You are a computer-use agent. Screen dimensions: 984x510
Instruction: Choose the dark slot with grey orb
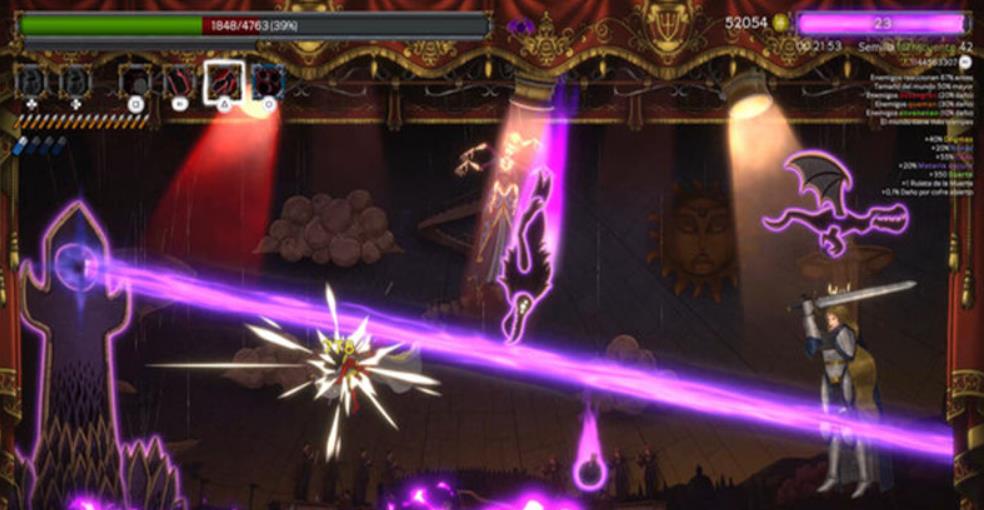pyautogui.click(x=135, y=81)
